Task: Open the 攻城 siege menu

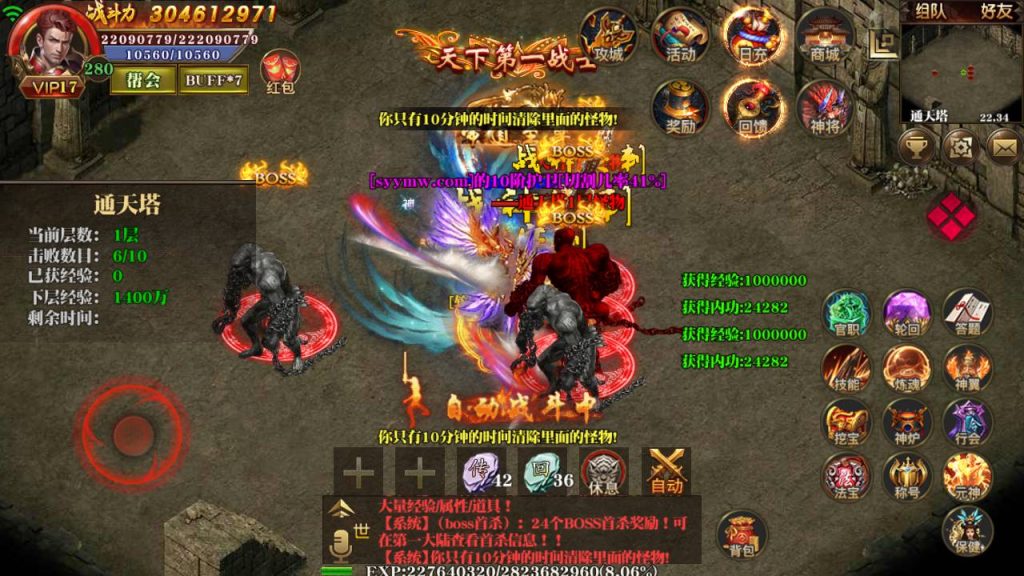Action: point(608,37)
